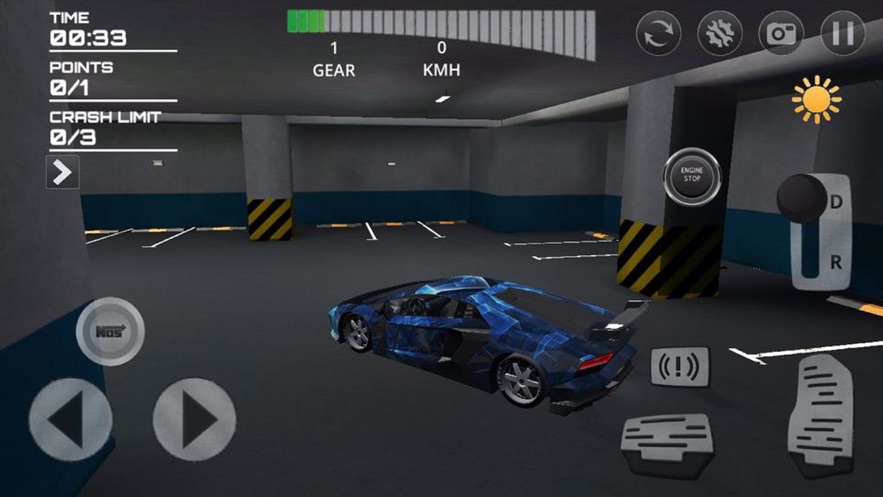The height and width of the screenshot is (497, 883).
Task: Shift the gear lever to R
Action: pos(836,262)
